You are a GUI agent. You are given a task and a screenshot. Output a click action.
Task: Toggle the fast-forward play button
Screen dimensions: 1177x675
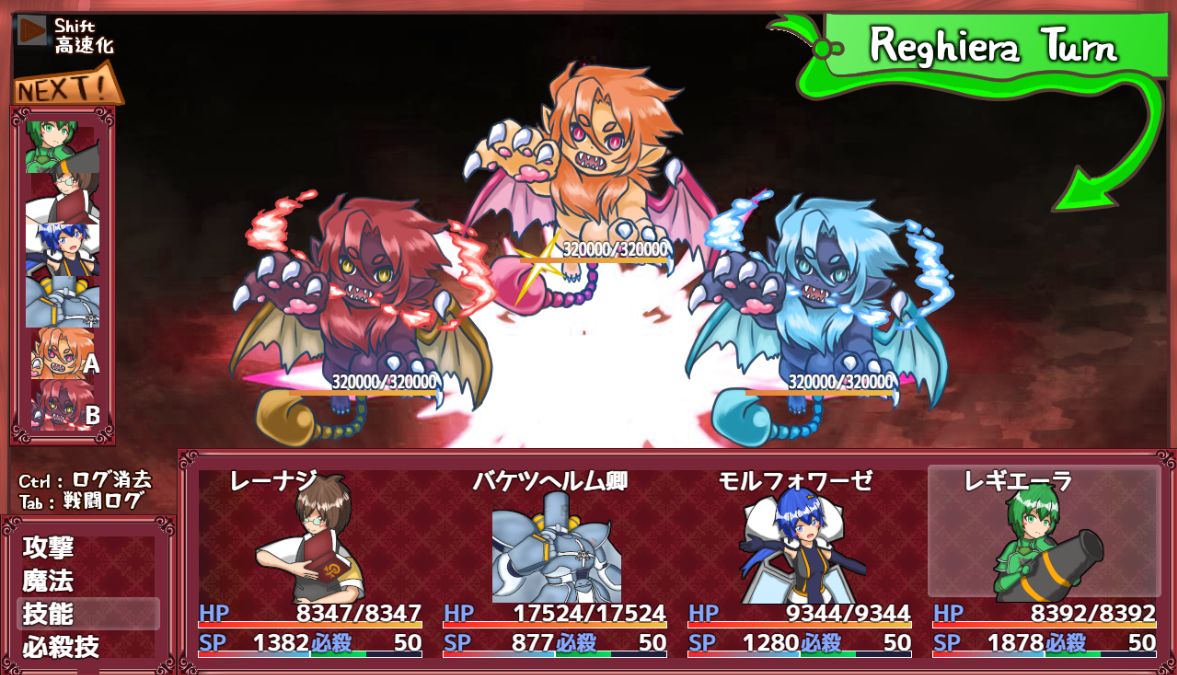[33, 31]
